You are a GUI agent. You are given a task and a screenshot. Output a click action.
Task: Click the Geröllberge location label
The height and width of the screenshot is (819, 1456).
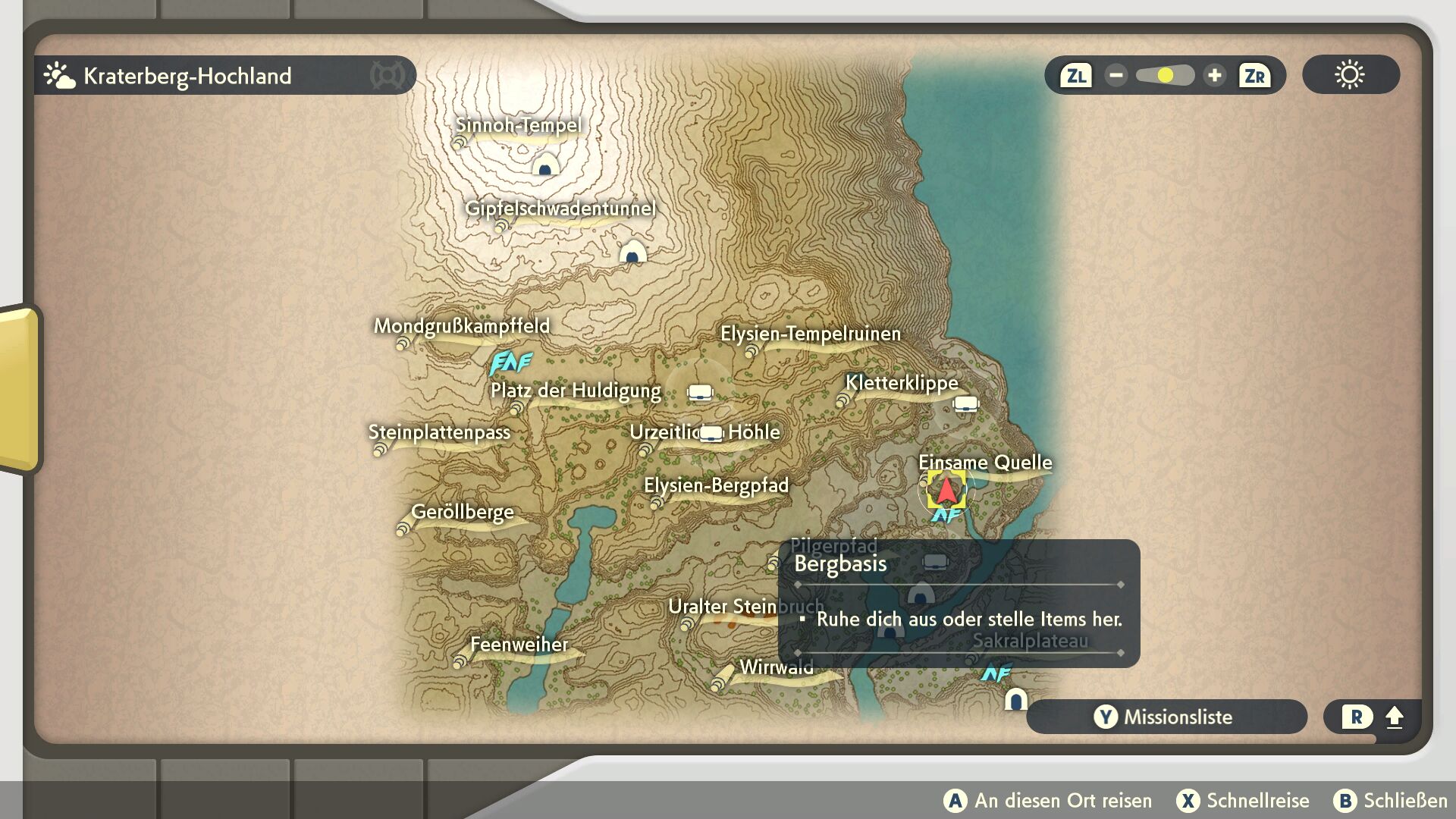tap(462, 512)
